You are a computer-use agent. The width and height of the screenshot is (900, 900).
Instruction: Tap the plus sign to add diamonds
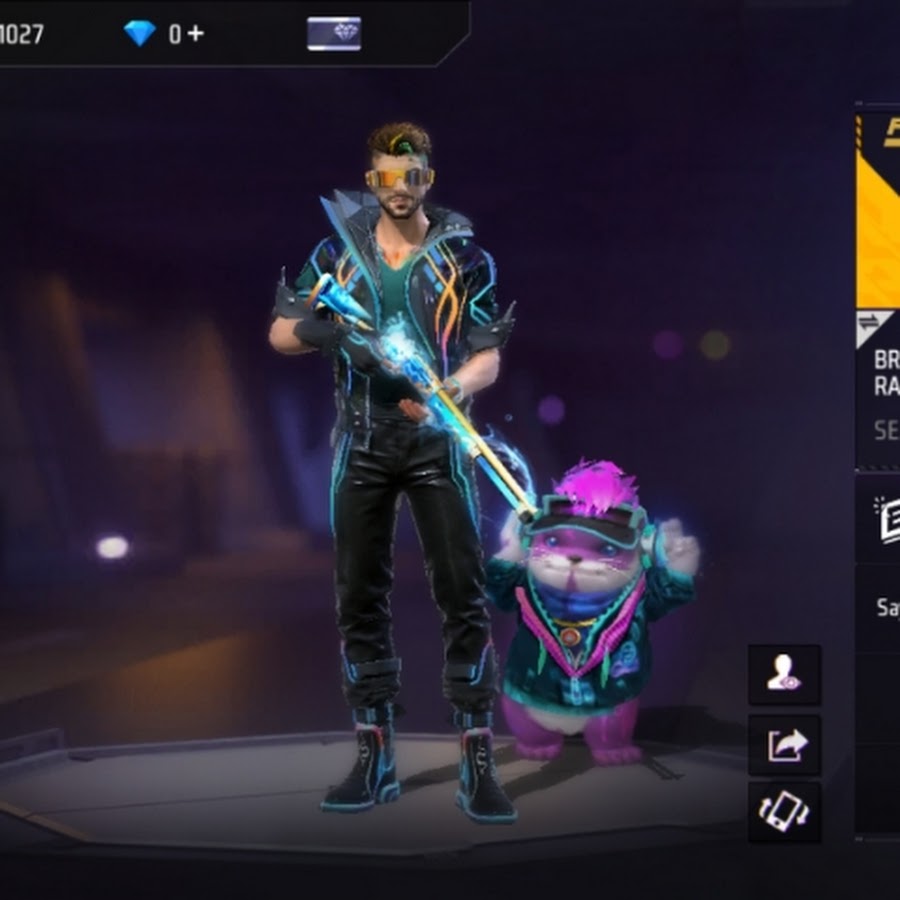point(195,33)
